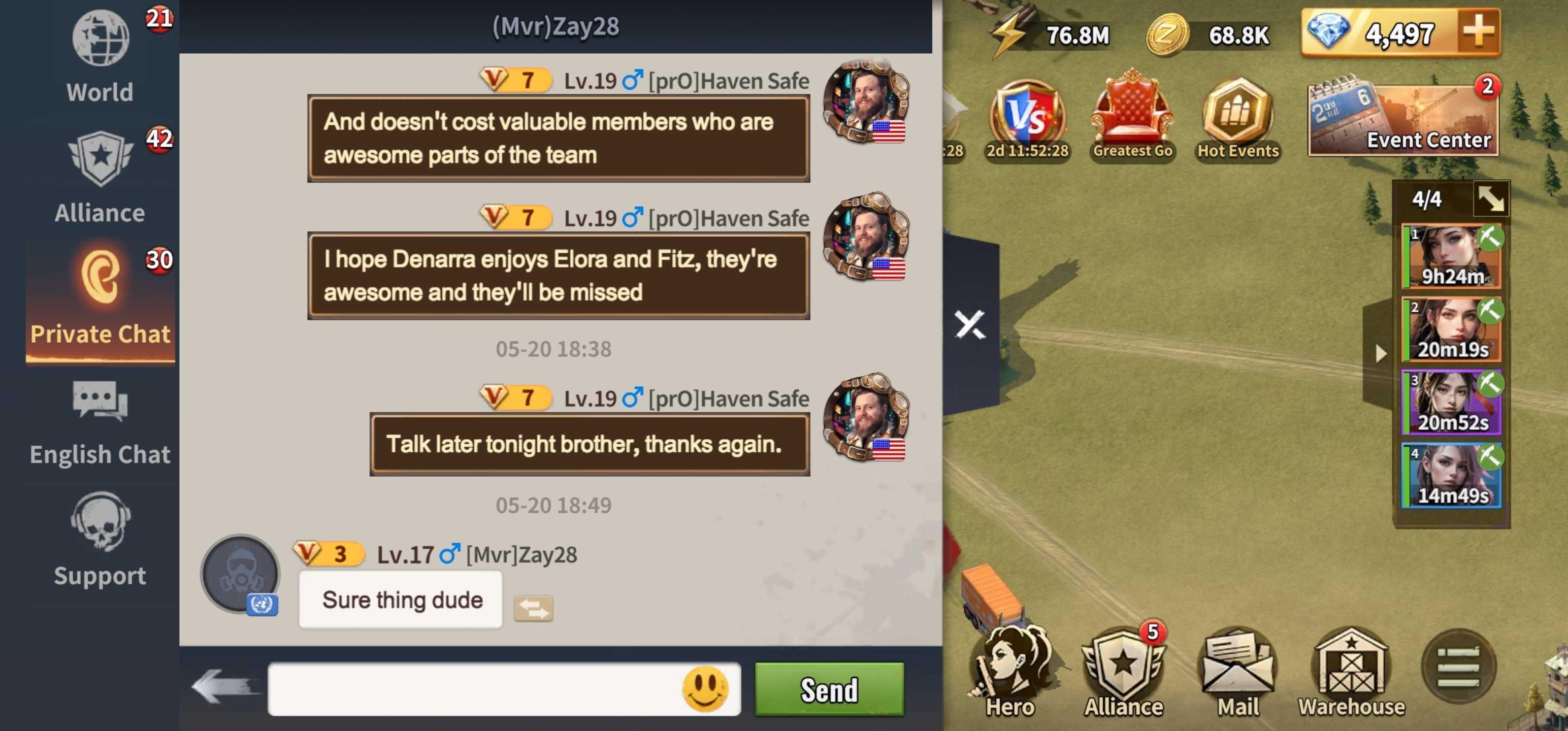Go back using the chat arrow
This screenshot has width=1568, height=731.
tap(223, 687)
